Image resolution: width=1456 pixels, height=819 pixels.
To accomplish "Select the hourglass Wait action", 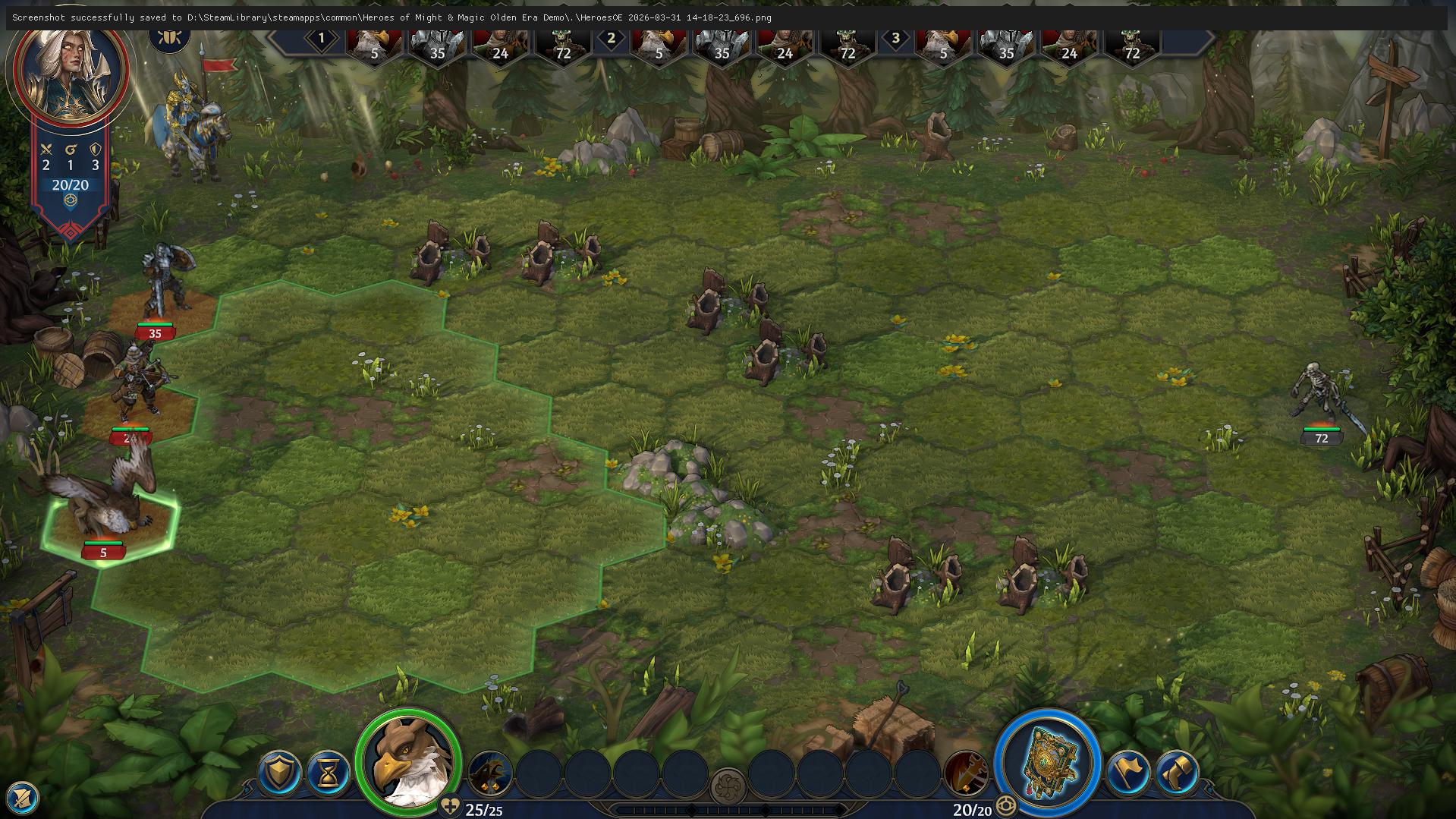I will coord(329,773).
